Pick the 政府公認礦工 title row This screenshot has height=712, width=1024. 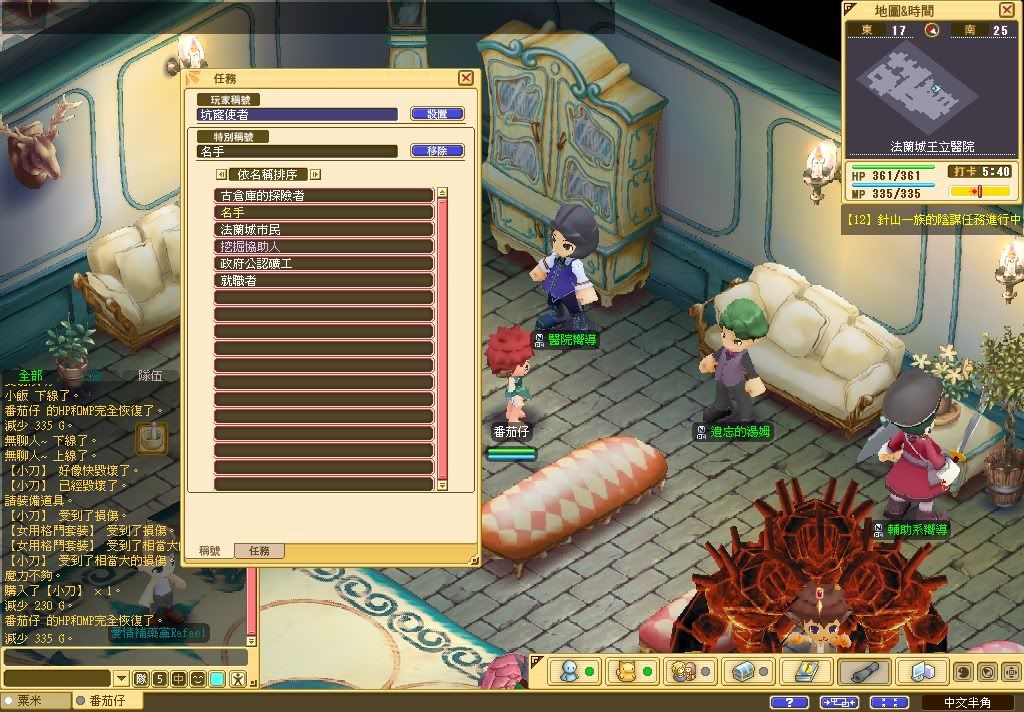(324, 263)
